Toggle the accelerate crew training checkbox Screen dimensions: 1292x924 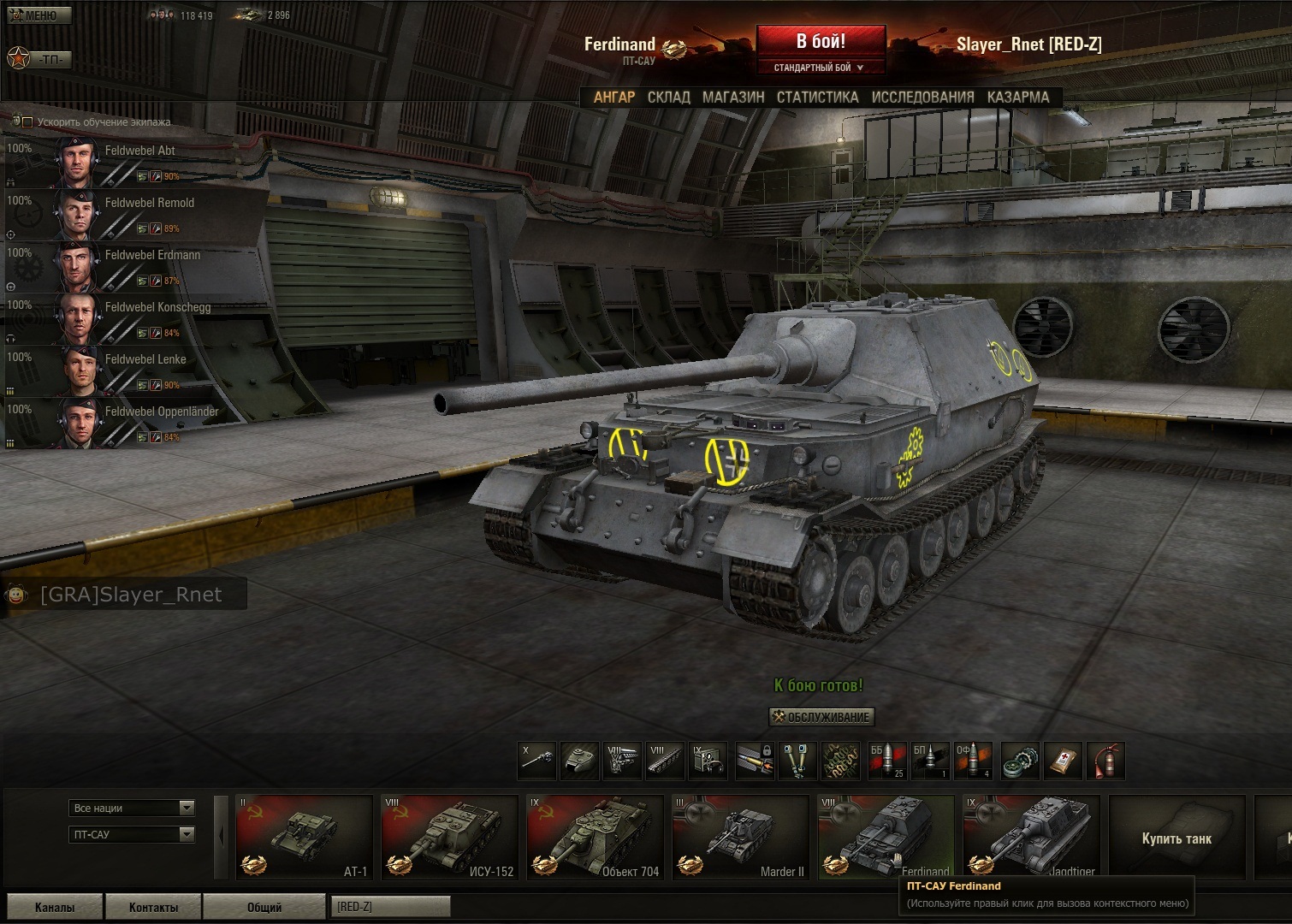(27, 122)
